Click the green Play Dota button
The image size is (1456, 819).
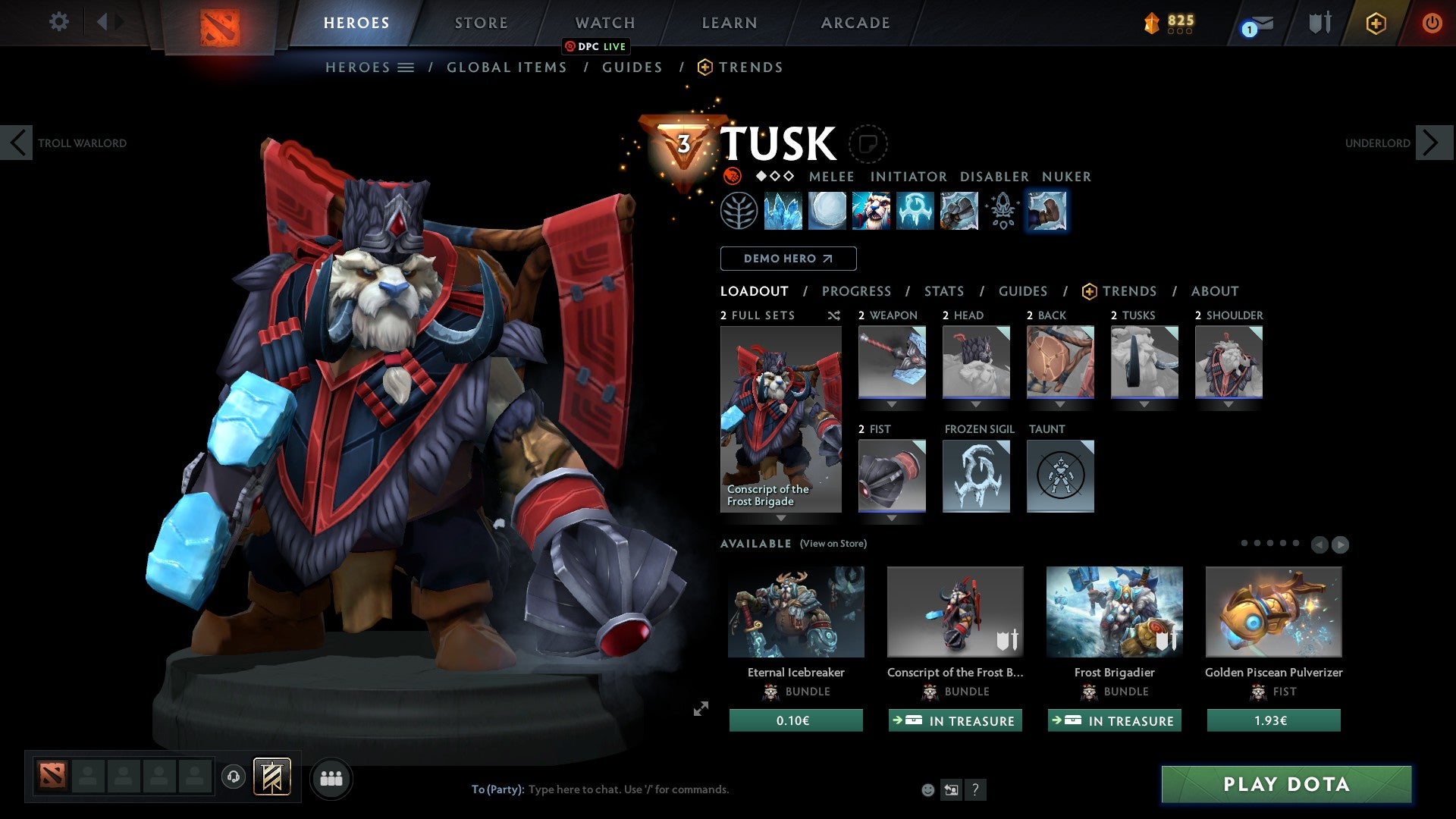click(1286, 784)
